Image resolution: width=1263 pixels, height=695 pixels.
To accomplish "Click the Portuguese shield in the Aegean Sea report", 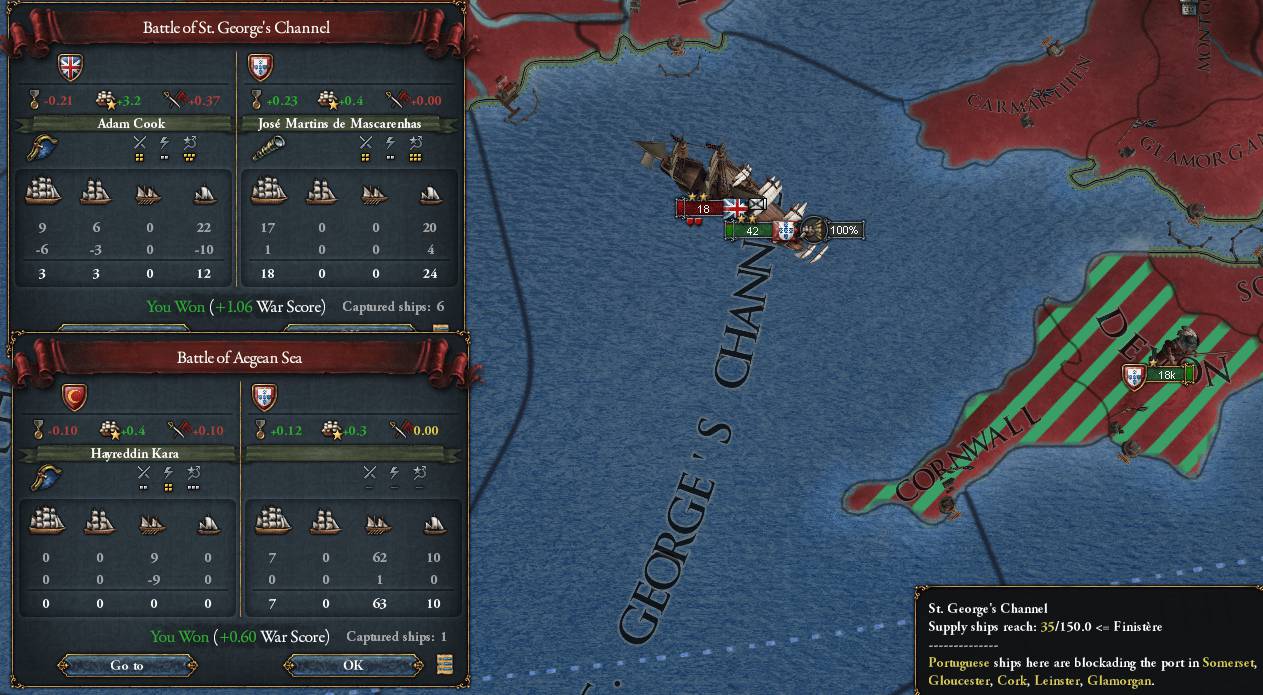I will (x=263, y=397).
